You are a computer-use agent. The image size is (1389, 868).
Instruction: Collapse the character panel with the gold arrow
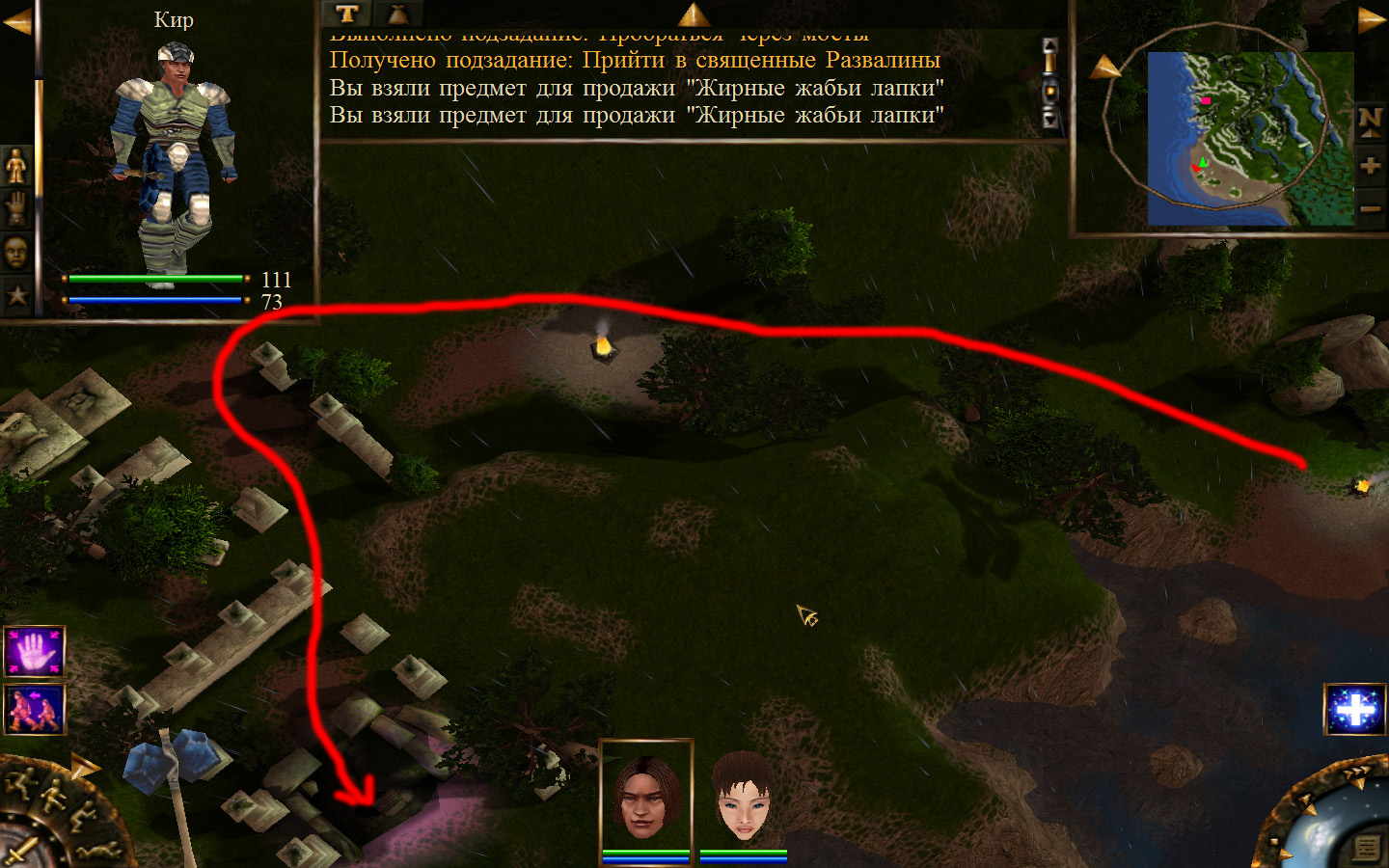click(15, 21)
